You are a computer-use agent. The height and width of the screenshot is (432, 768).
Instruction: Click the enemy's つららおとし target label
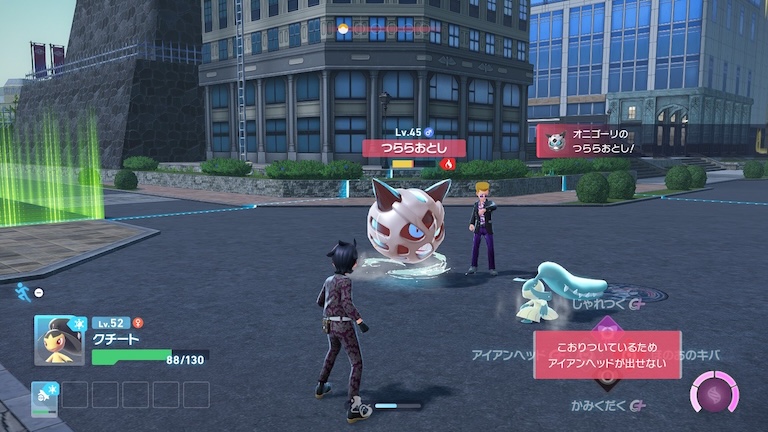413,148
